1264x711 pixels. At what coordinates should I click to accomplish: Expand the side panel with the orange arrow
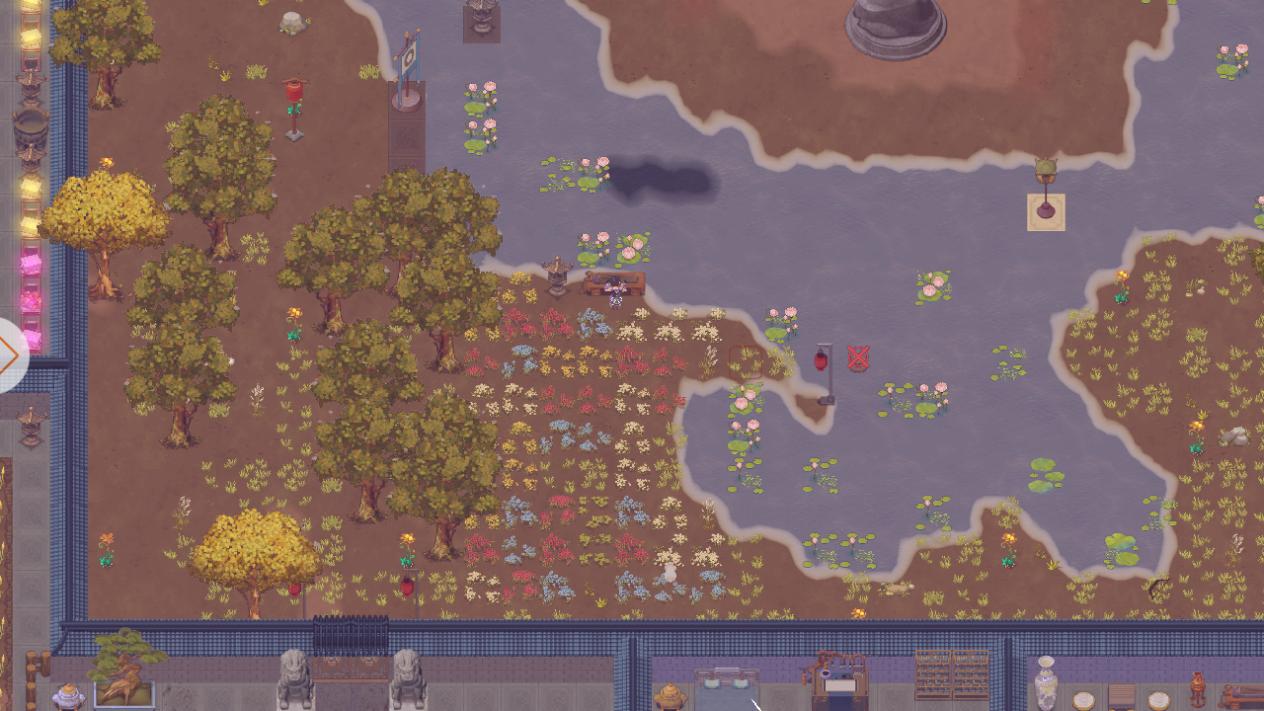click(10, 354)
